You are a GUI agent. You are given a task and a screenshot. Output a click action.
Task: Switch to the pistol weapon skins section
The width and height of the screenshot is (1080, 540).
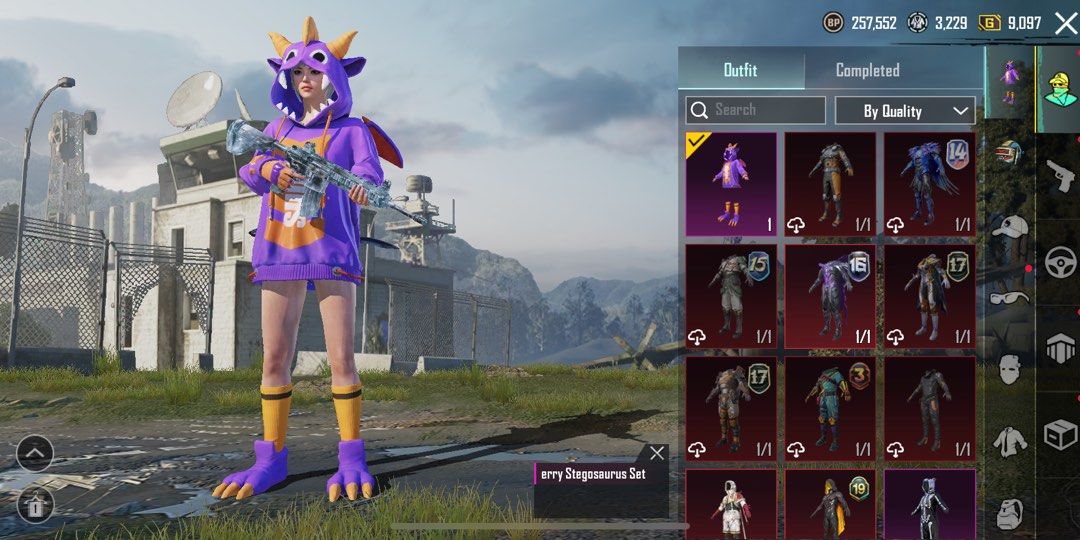1059,175
